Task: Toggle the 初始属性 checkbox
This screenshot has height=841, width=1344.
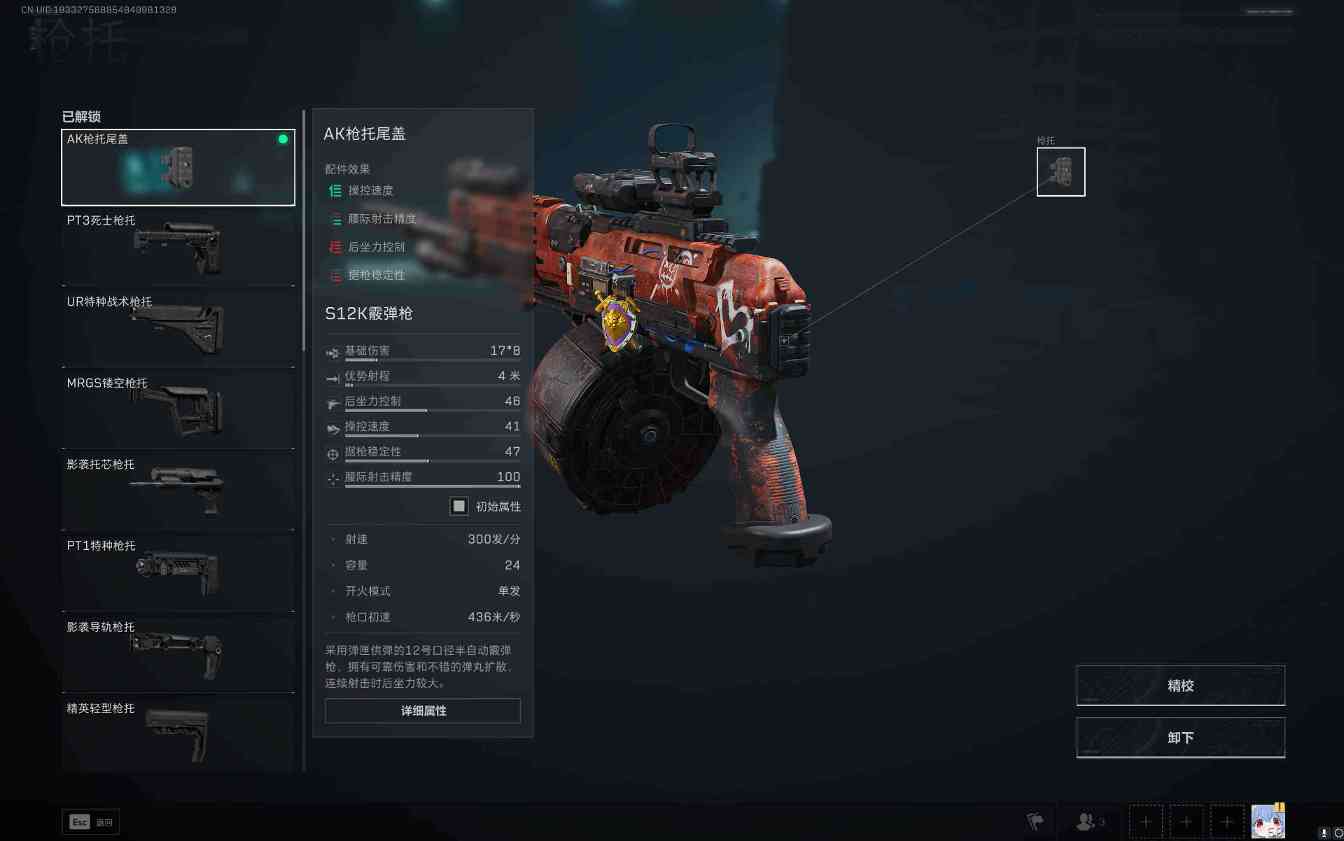Action: point(458,506)
